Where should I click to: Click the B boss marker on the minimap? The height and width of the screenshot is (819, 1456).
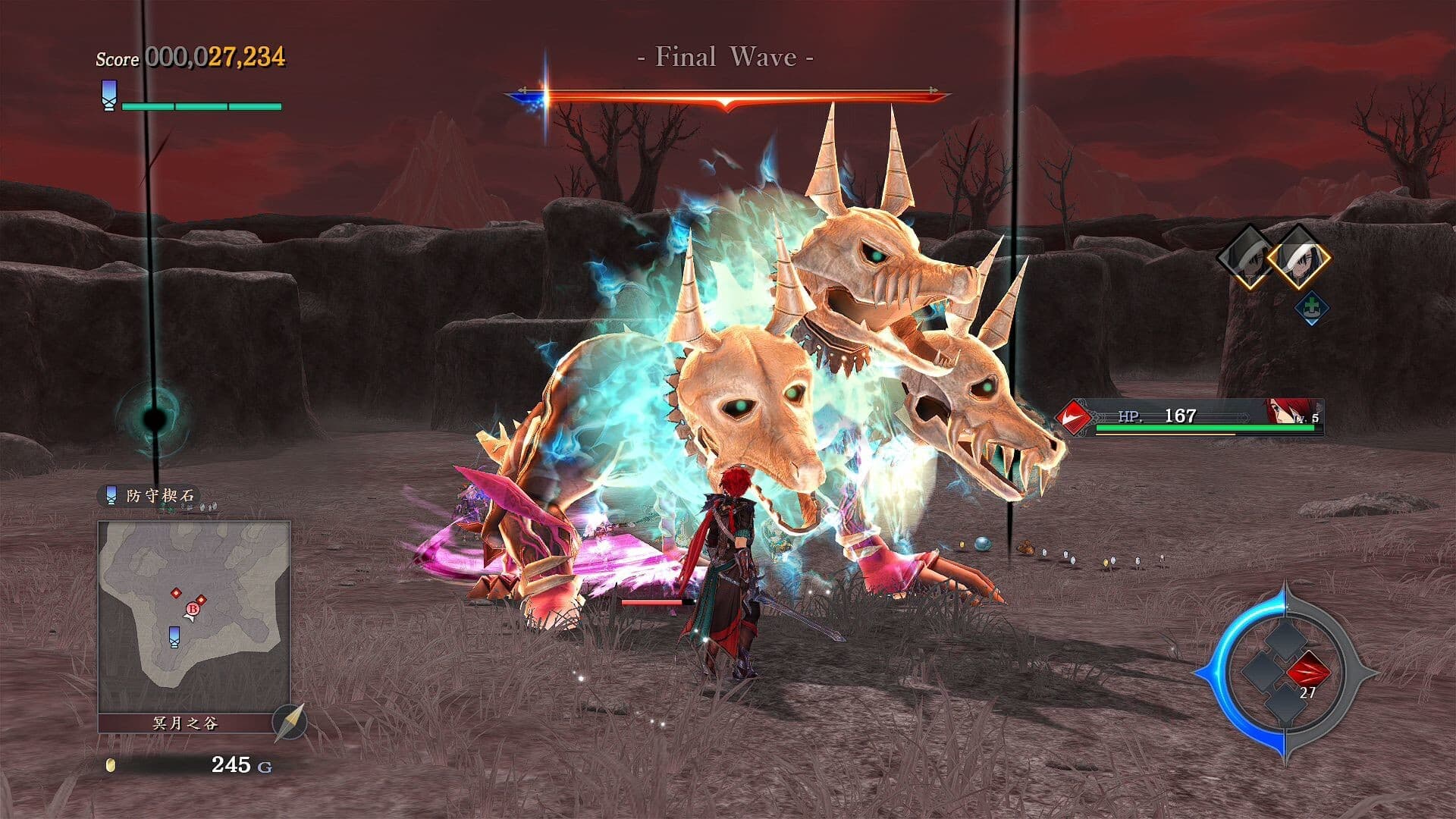pyautogui.click(x=193, y=609)
